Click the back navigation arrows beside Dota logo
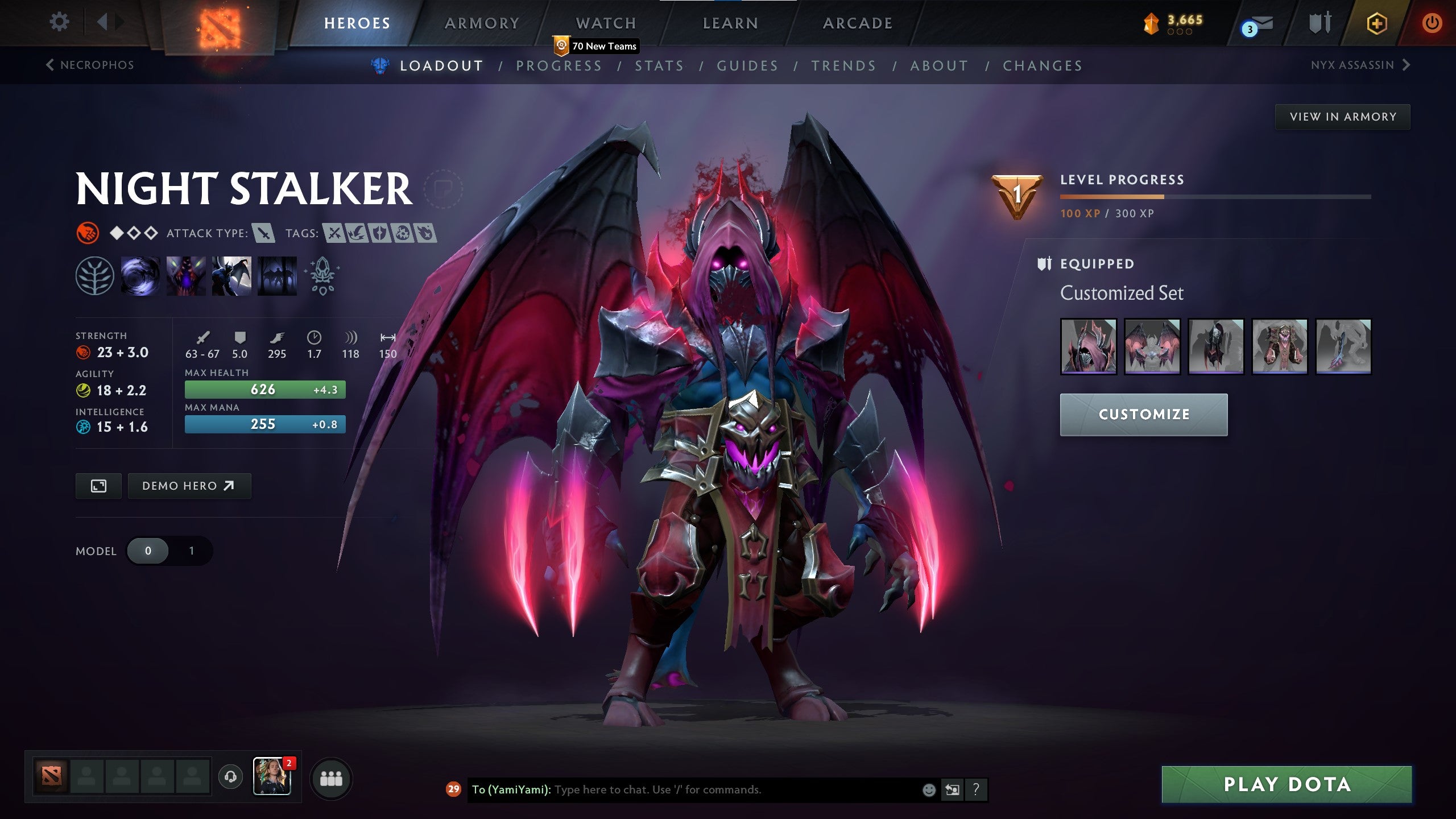This screenshot has width=1456, height=819. pos(110,22)
